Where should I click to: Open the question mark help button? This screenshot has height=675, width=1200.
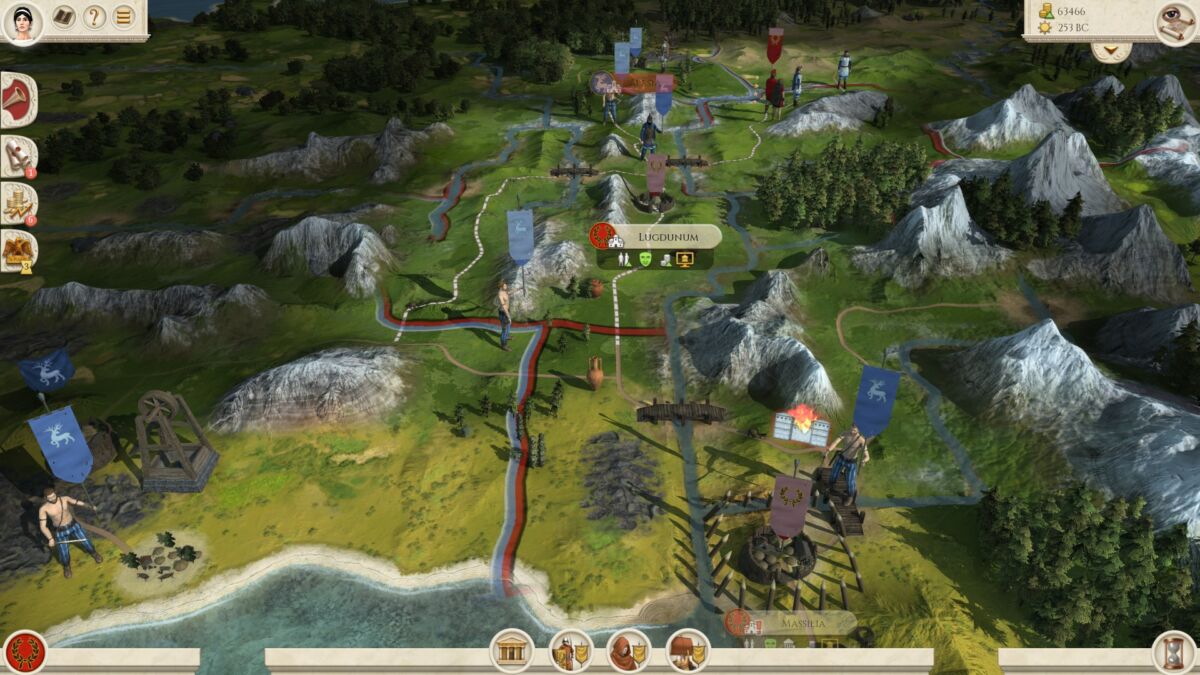94,17
